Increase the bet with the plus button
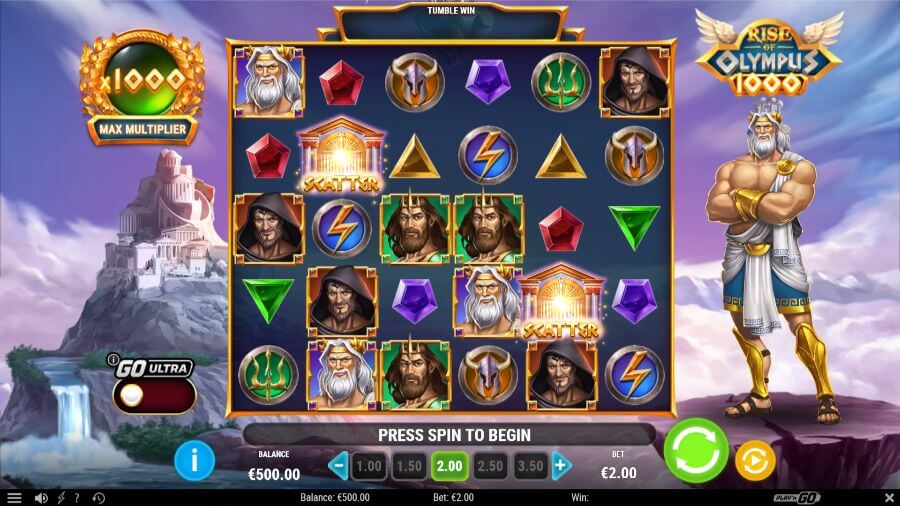 point(561,465)
